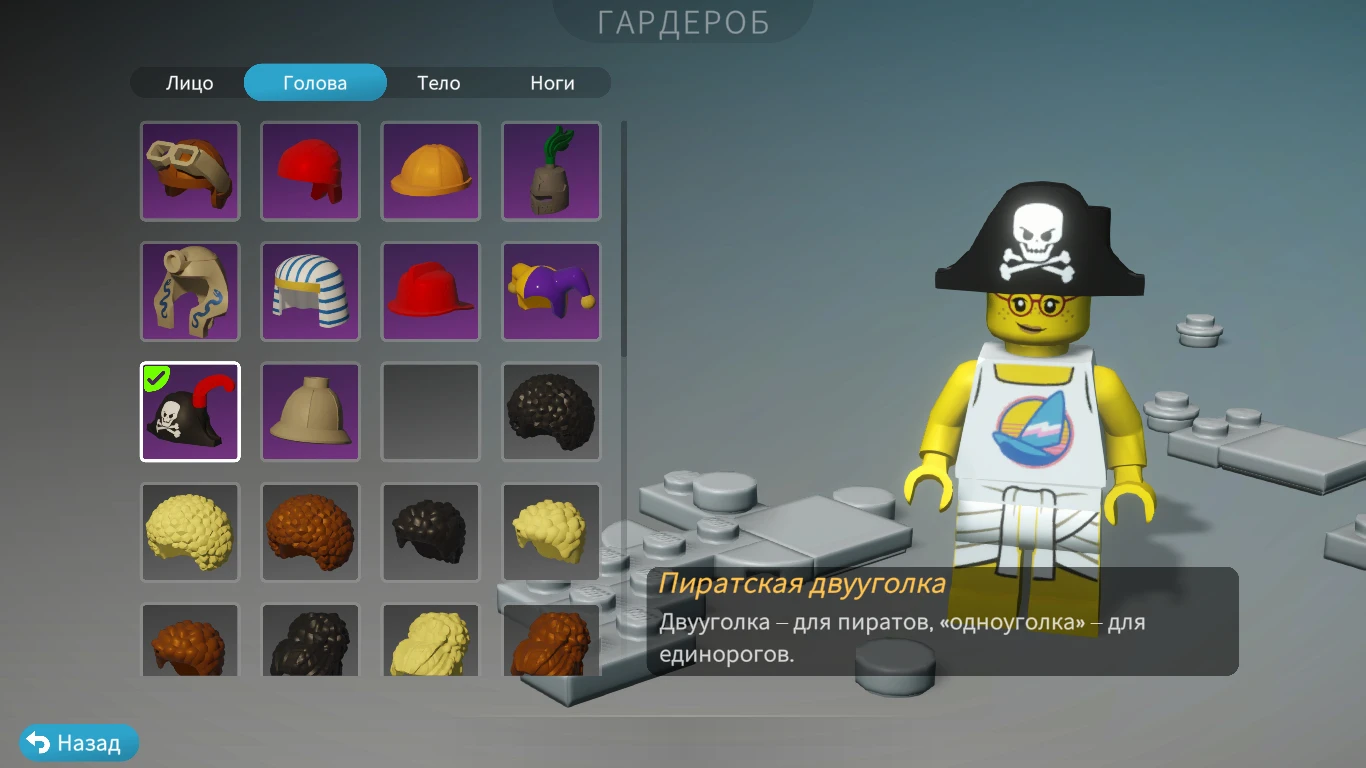The height and width of the screenshot is (768, 1366).
Task: Open the Тело tab
Action: [438, 83]
